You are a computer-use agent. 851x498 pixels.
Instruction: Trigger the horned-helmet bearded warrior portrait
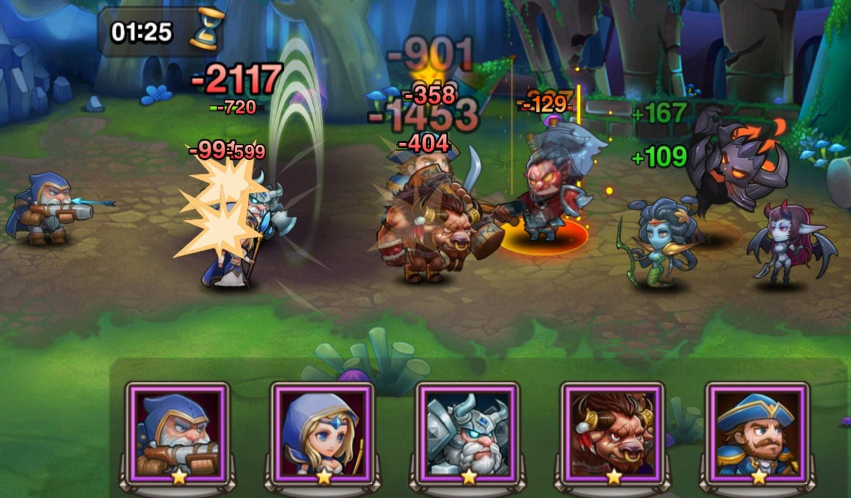point(467,431)
